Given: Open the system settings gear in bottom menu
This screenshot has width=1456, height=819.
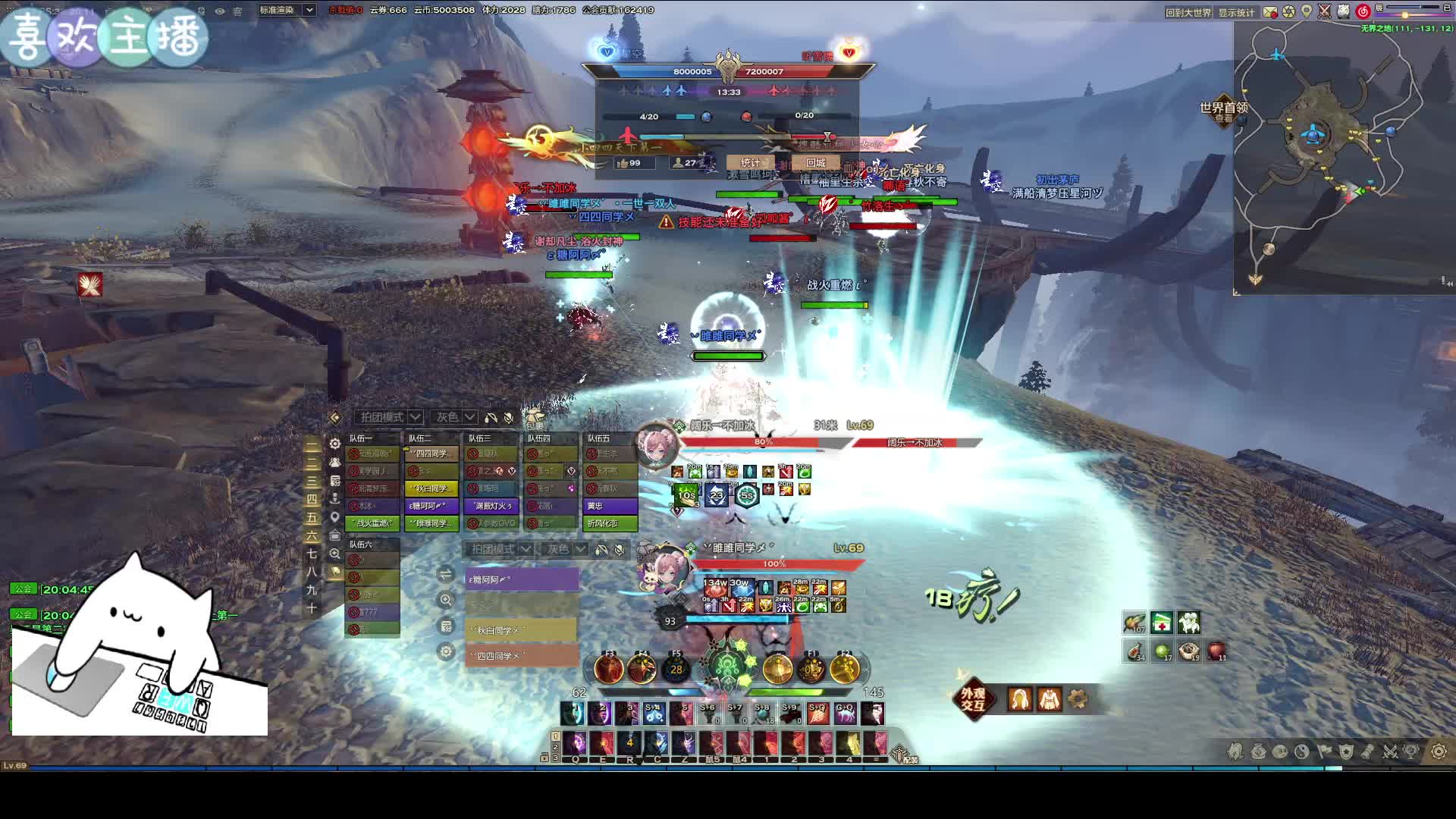Looking at the screenshot, I should pos(1439,752).
